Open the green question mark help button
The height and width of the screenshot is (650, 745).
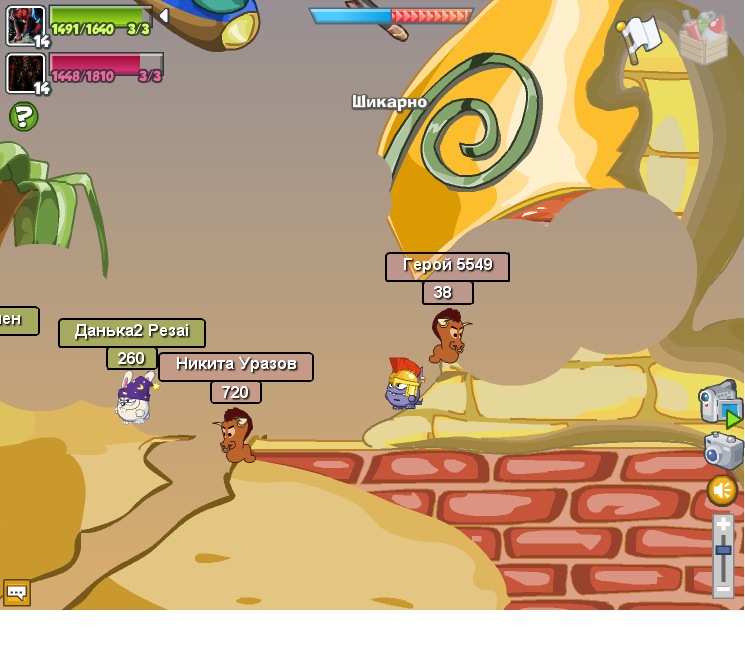pos(24,117)
